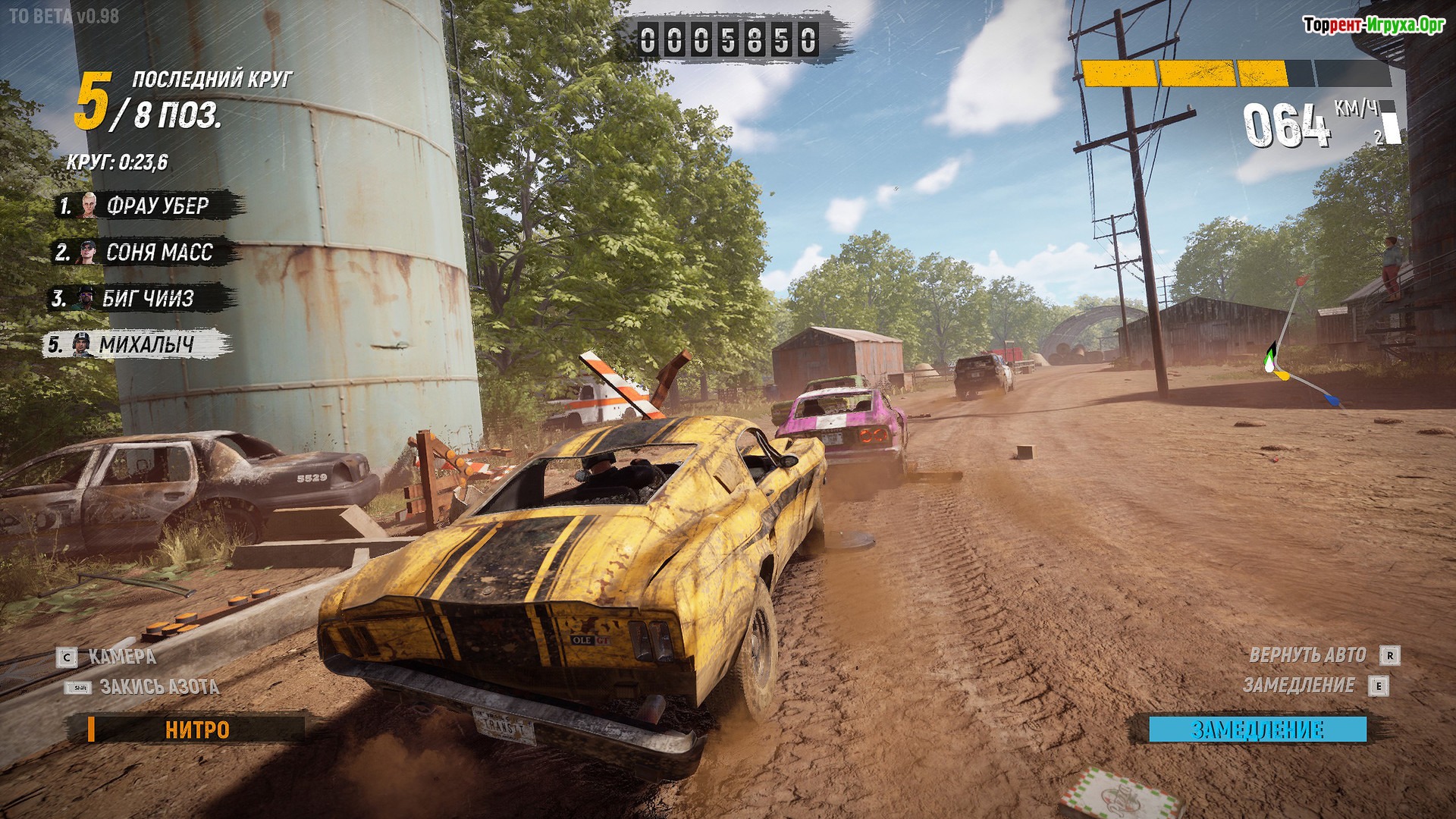
Task: Select Фрау Убер in the leaderboard
Action: (x=149, y=206)
